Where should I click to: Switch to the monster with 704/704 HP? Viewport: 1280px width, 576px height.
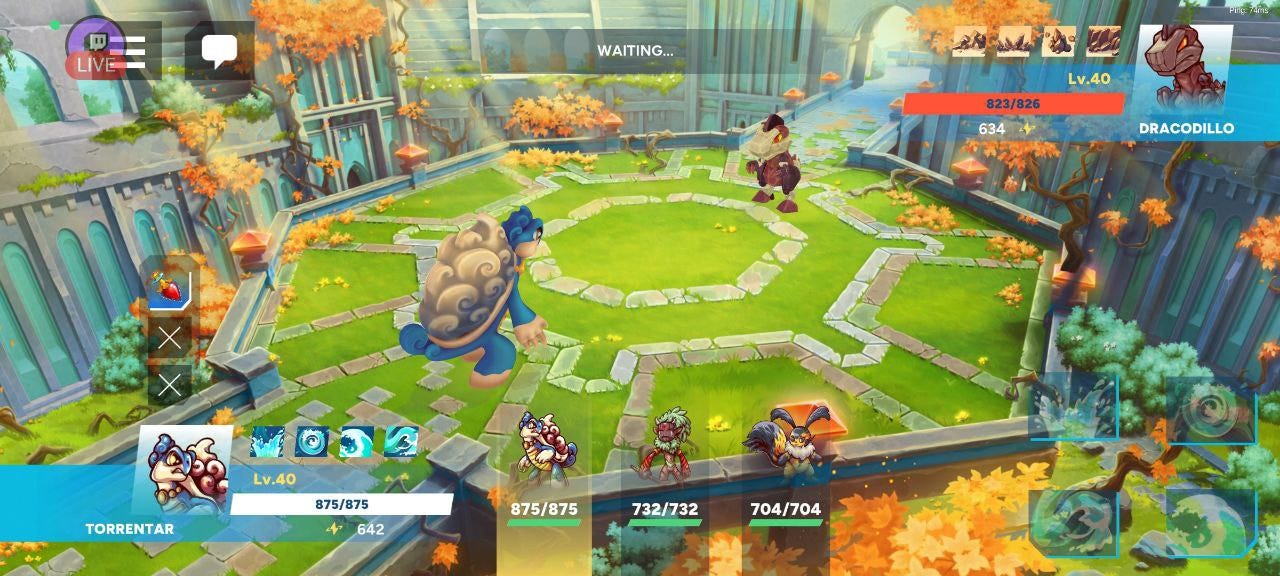click(785, 470)
